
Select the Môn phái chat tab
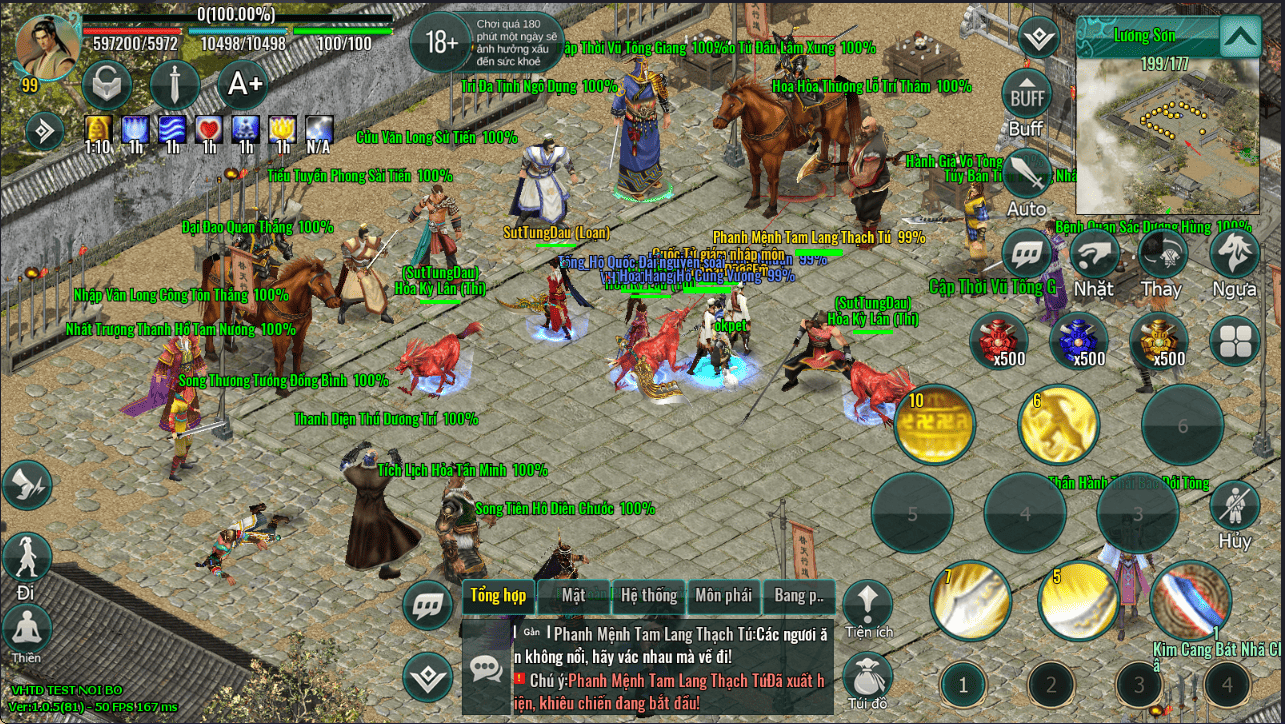click(723, 596)
